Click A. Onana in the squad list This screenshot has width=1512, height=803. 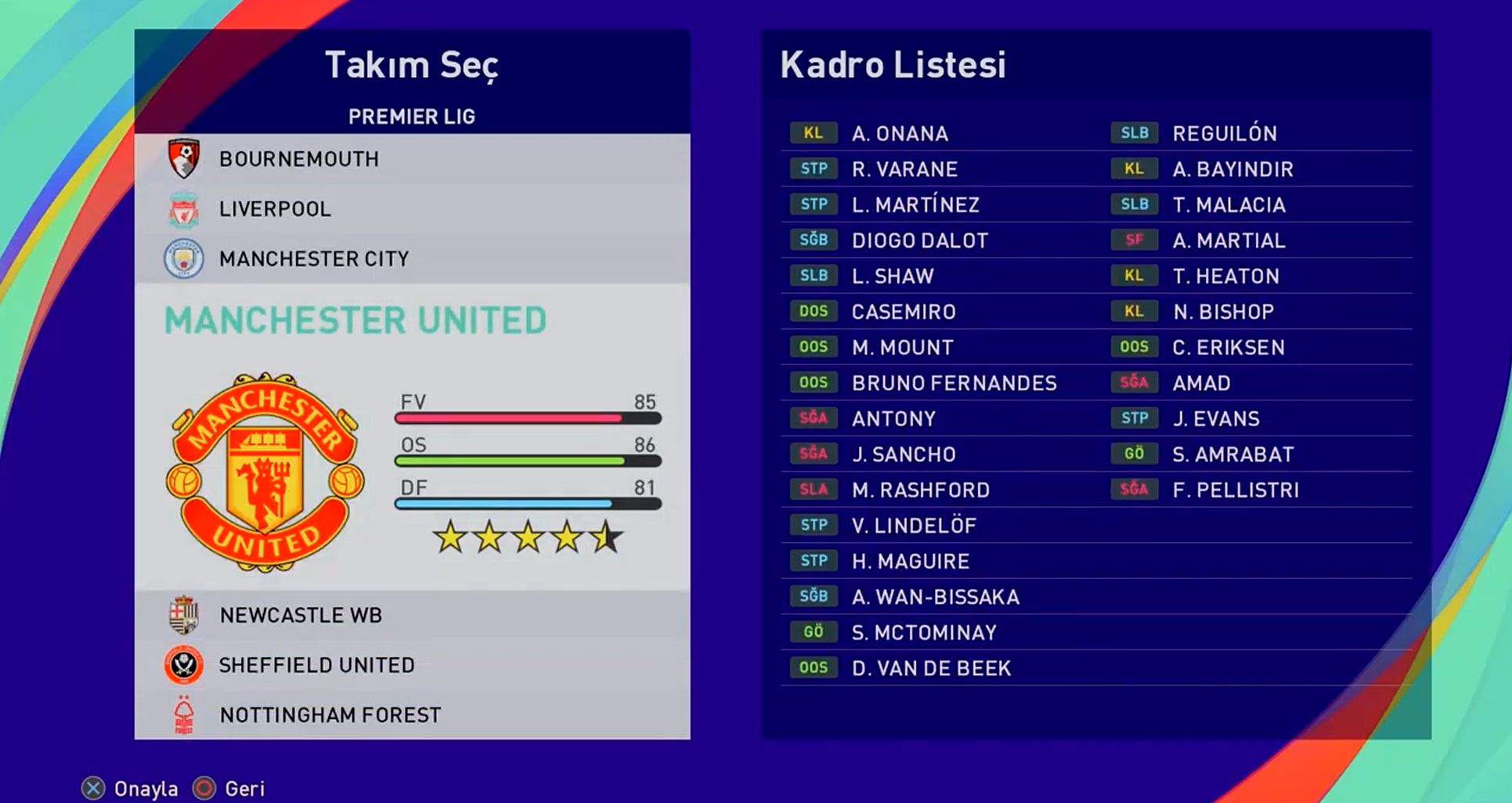900,134
